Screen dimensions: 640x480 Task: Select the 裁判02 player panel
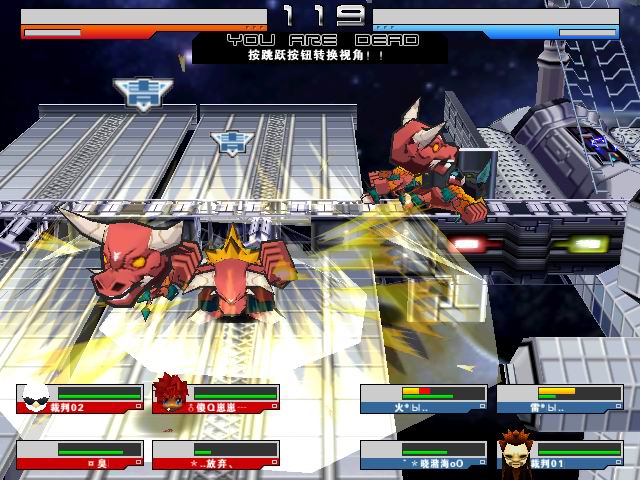(x=80, y=399)
